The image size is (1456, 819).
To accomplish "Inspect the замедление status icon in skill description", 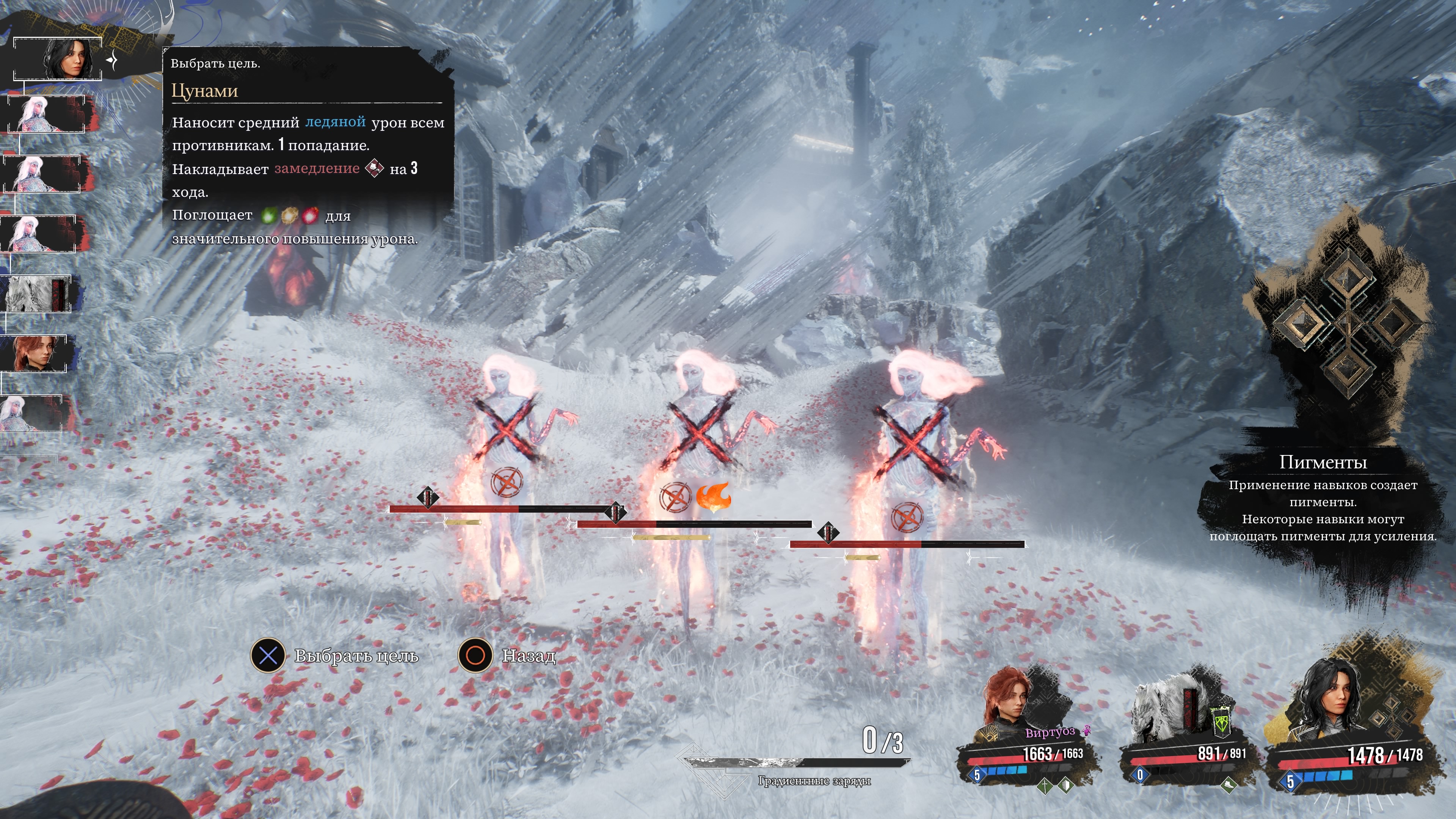I will (374, 168).
